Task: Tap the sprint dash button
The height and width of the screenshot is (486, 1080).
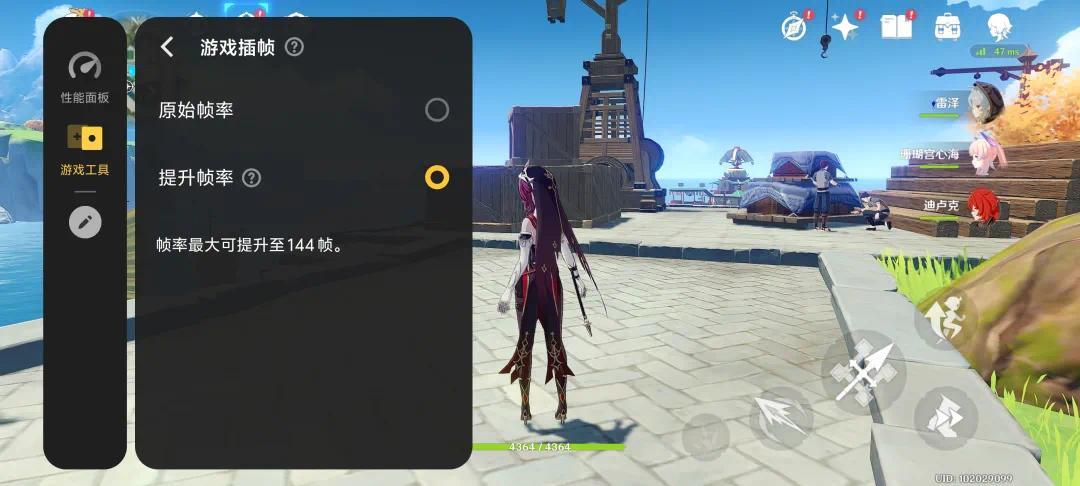Action: [x=945, y=417]
